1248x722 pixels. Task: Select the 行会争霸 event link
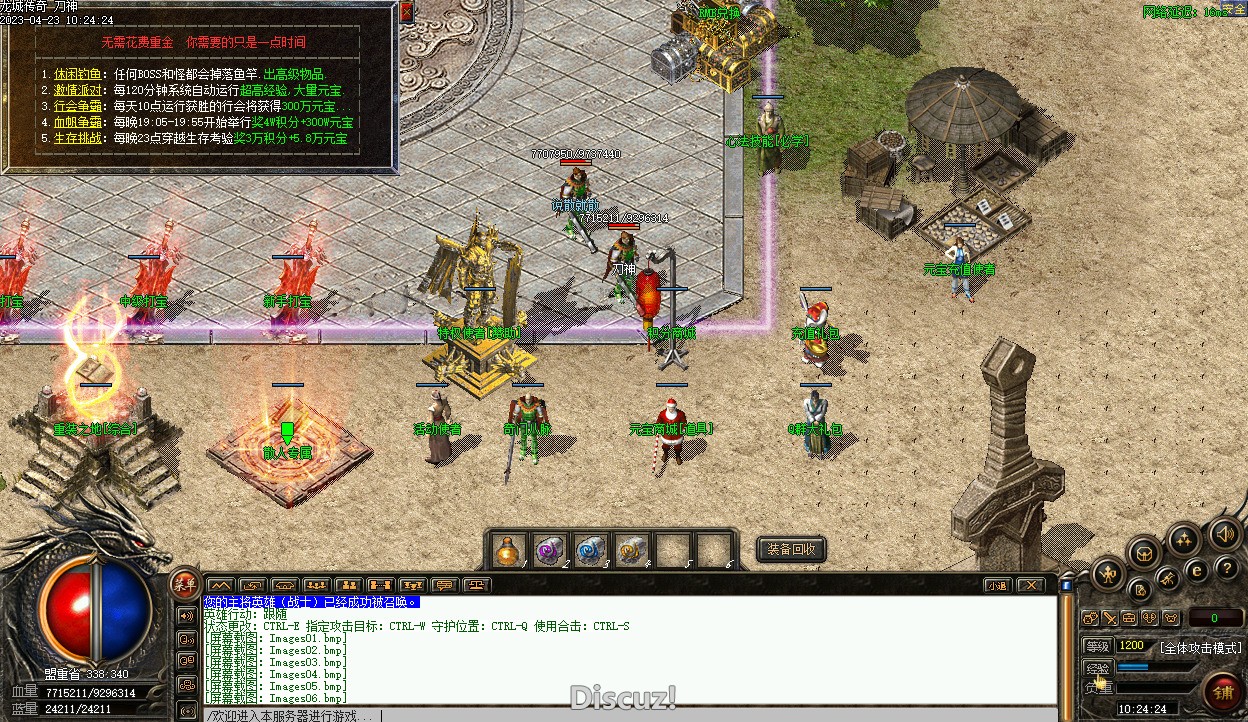(78, 106)
